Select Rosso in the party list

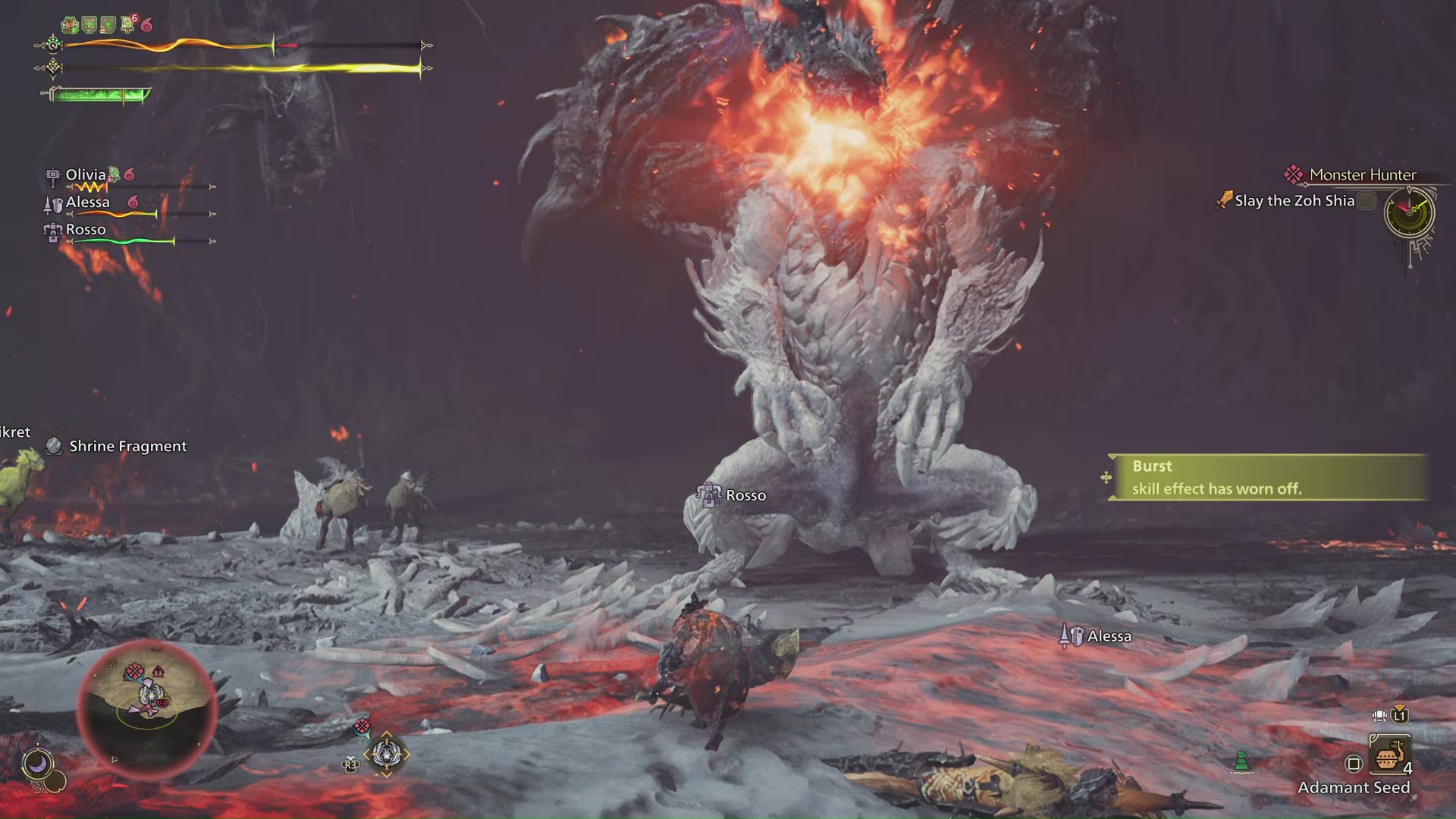click(86, 230)
